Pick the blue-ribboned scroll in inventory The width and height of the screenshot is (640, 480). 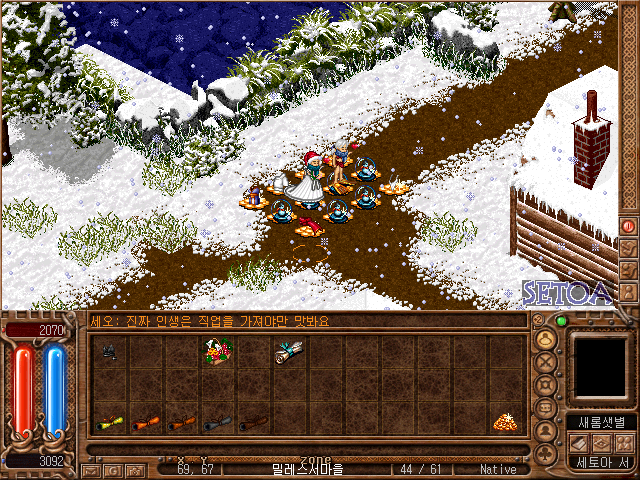click(289, 351)
